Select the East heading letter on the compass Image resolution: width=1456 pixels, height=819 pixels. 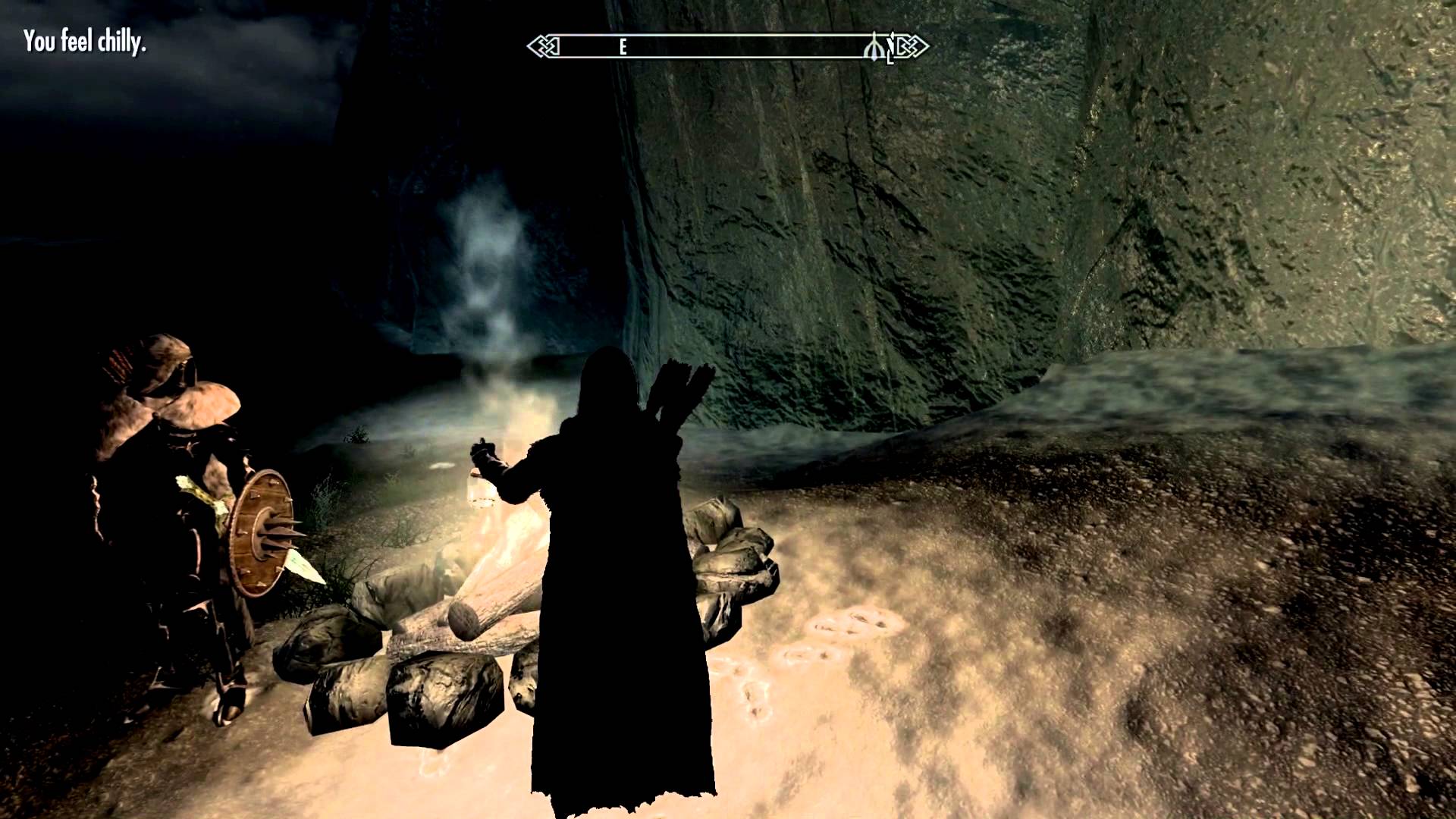[623, 48]
